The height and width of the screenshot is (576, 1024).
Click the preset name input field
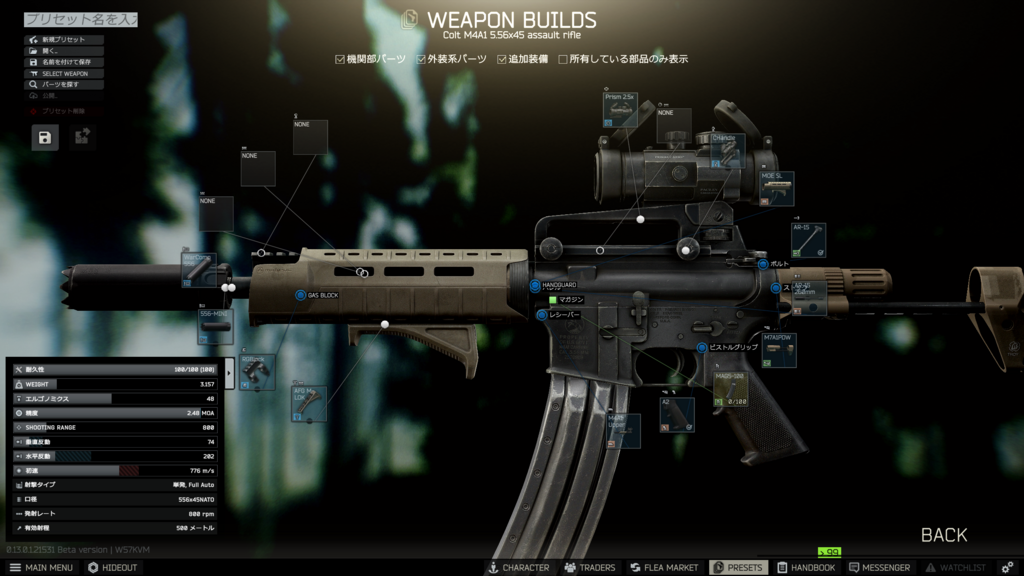point(80,19)
